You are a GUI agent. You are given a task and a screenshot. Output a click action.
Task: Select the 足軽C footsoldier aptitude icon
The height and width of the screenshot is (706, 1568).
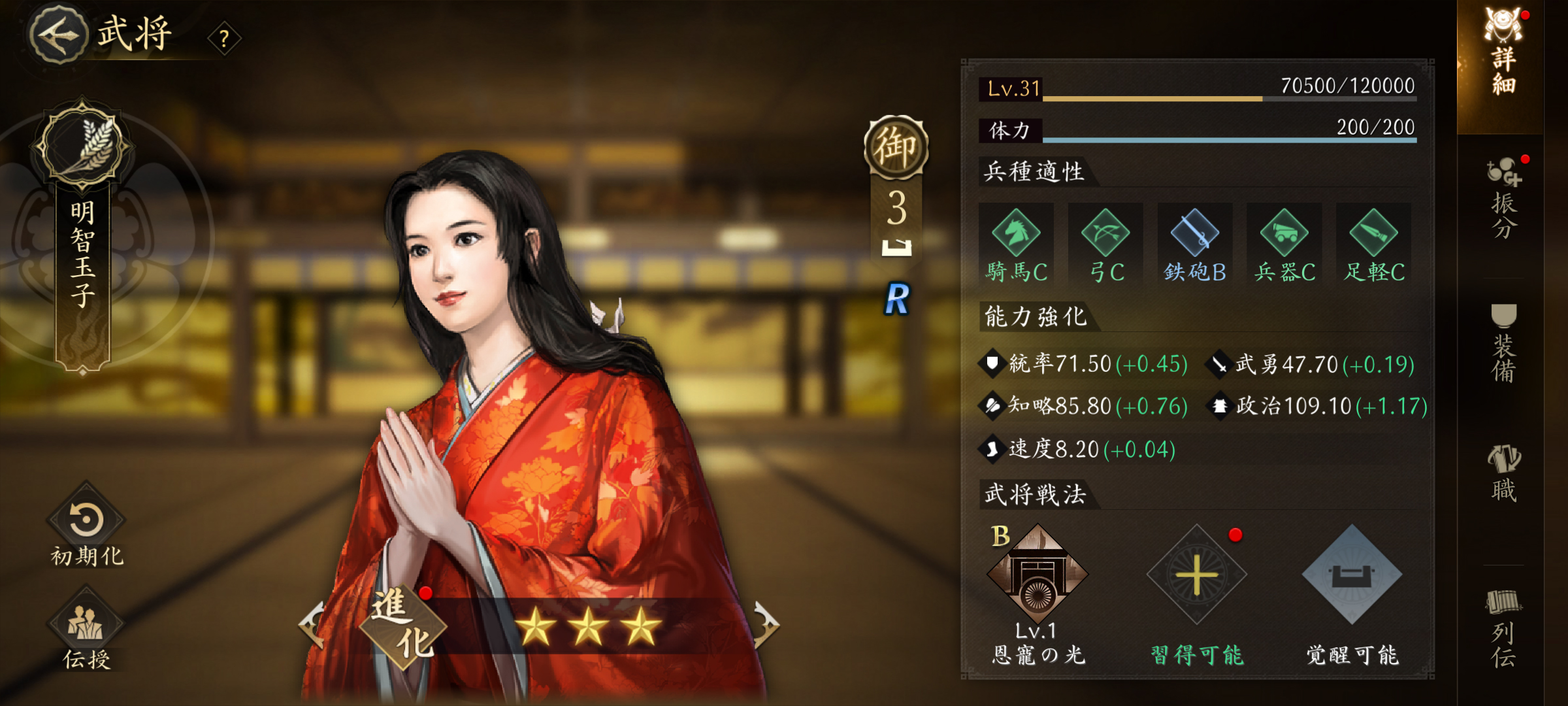click(x=1372, y=243)
